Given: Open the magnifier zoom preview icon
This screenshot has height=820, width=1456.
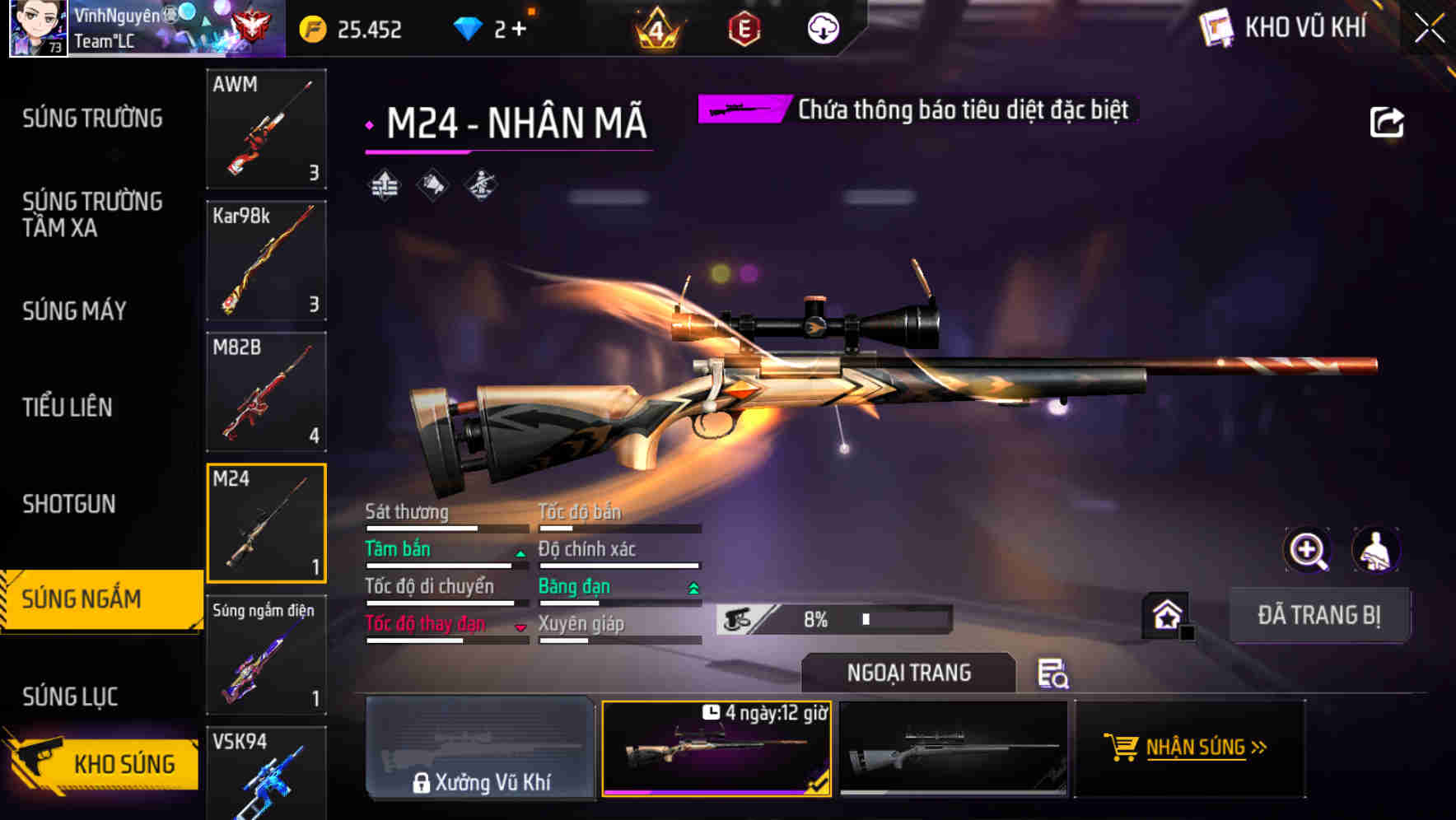Looking at the screenshot, I should [1308, 550].
